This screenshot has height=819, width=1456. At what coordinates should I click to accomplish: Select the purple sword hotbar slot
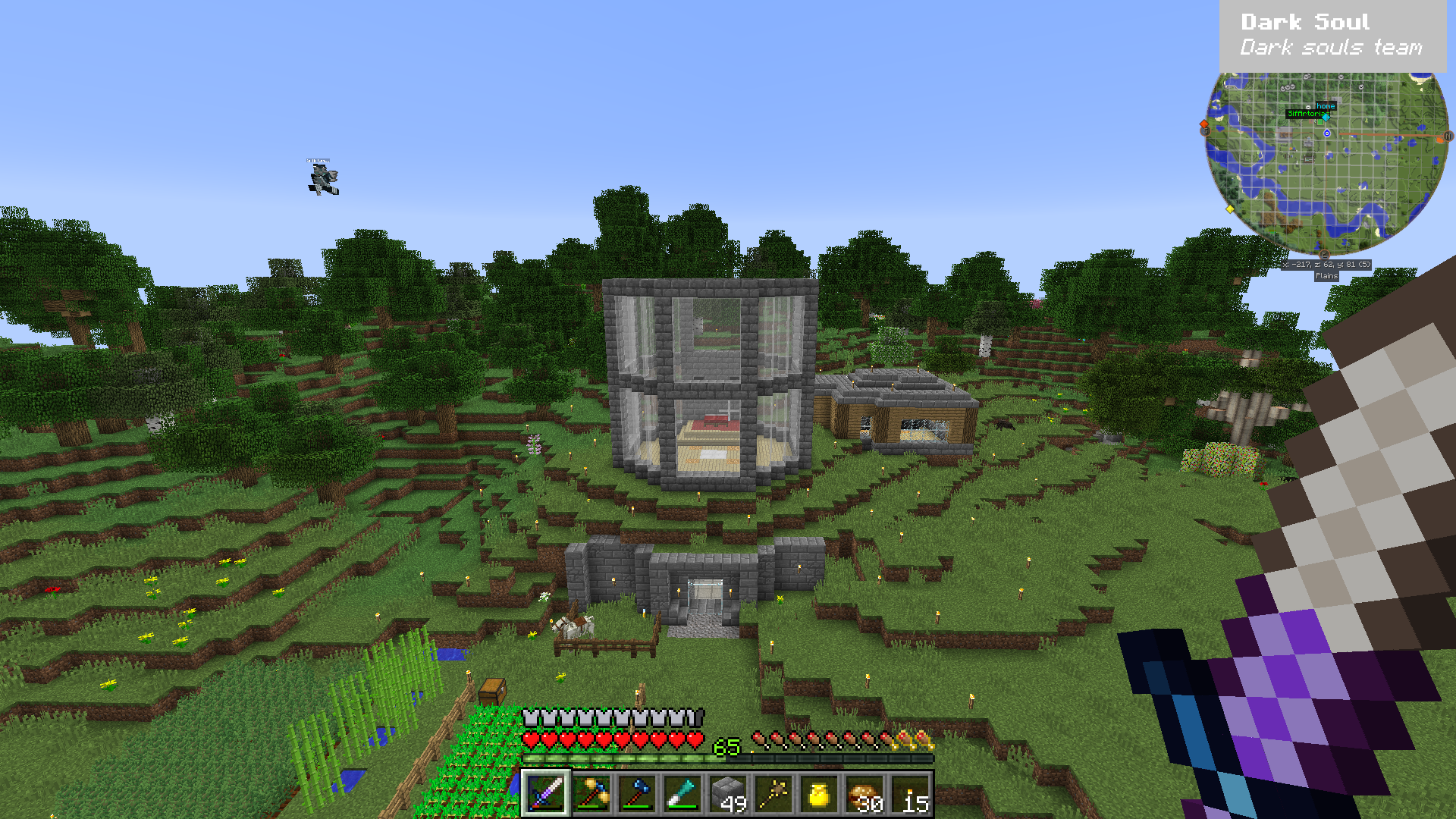tap(545, 794)
